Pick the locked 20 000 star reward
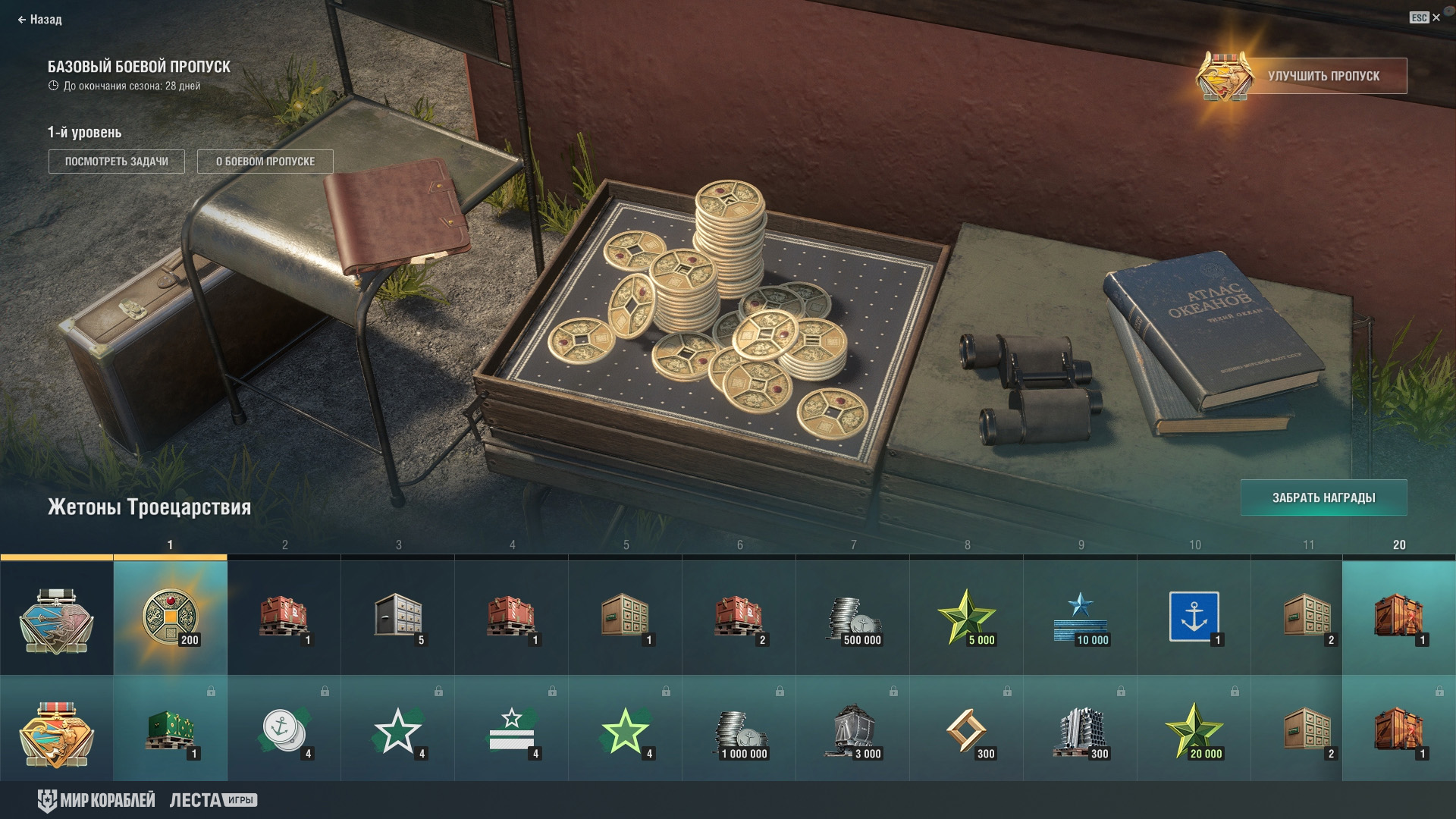This screenshot has height=819, width=1456. point(1194,731)
